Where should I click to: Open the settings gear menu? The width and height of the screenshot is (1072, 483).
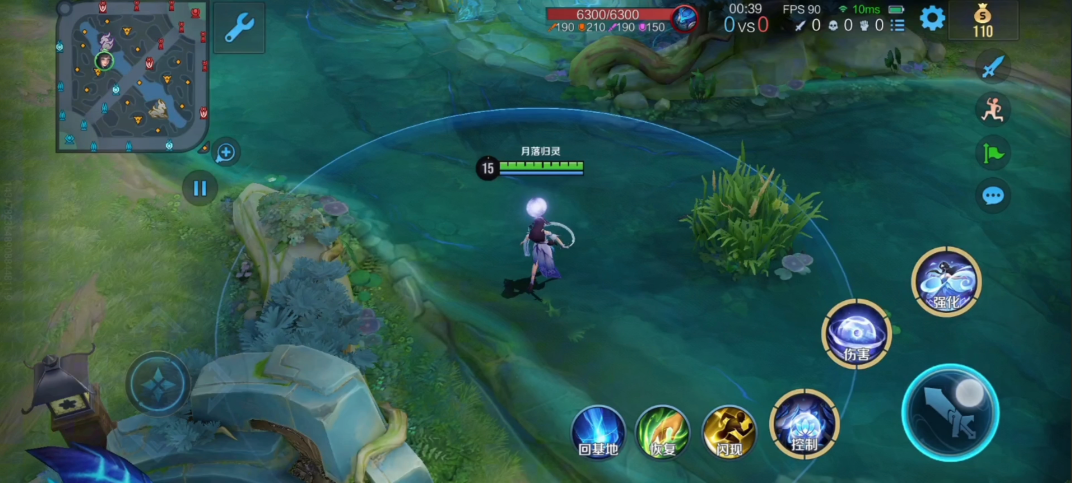pos(932,18)
